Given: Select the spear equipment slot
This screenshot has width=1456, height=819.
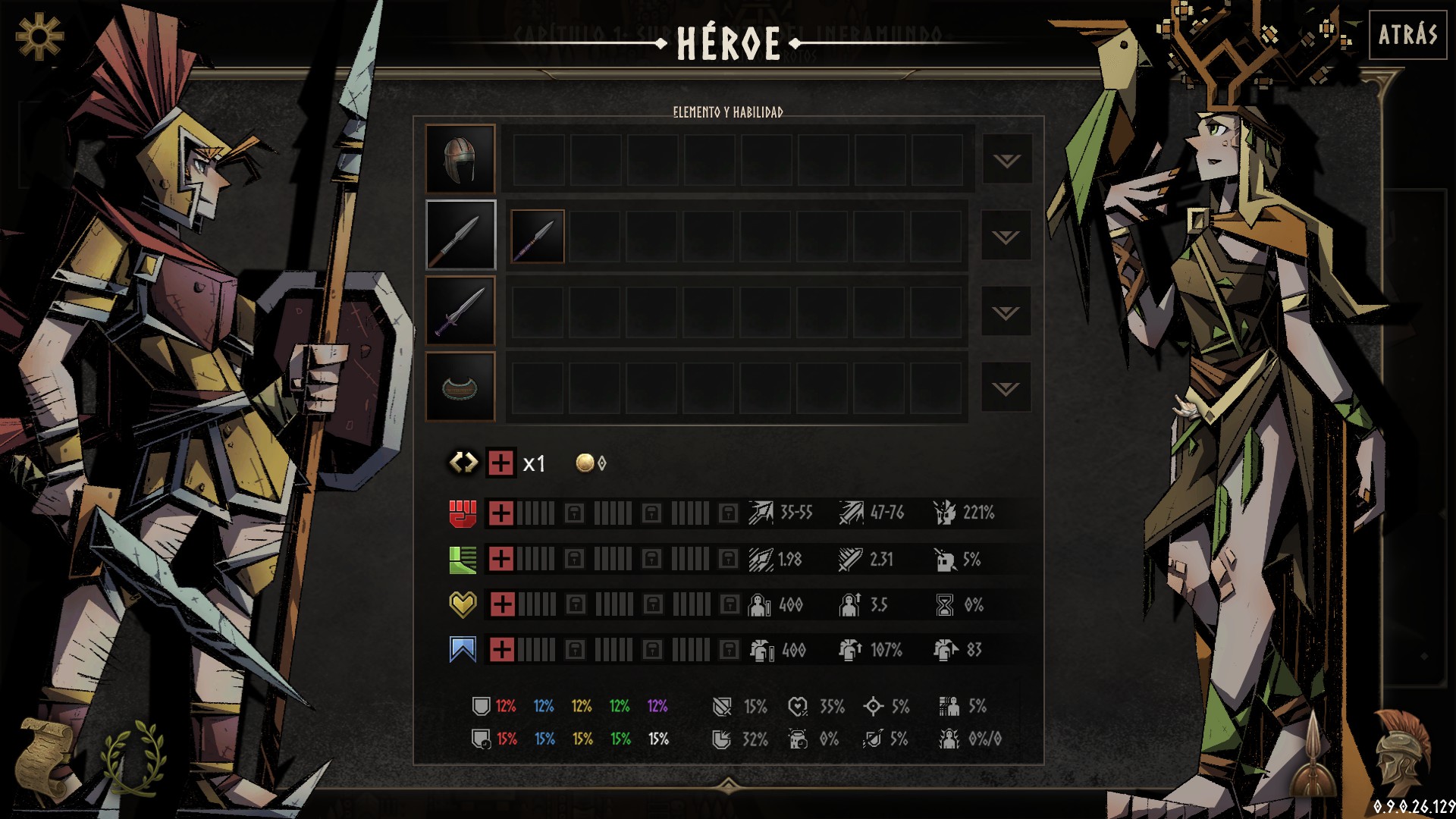Looking at the screenshot, I should (460, 235).
